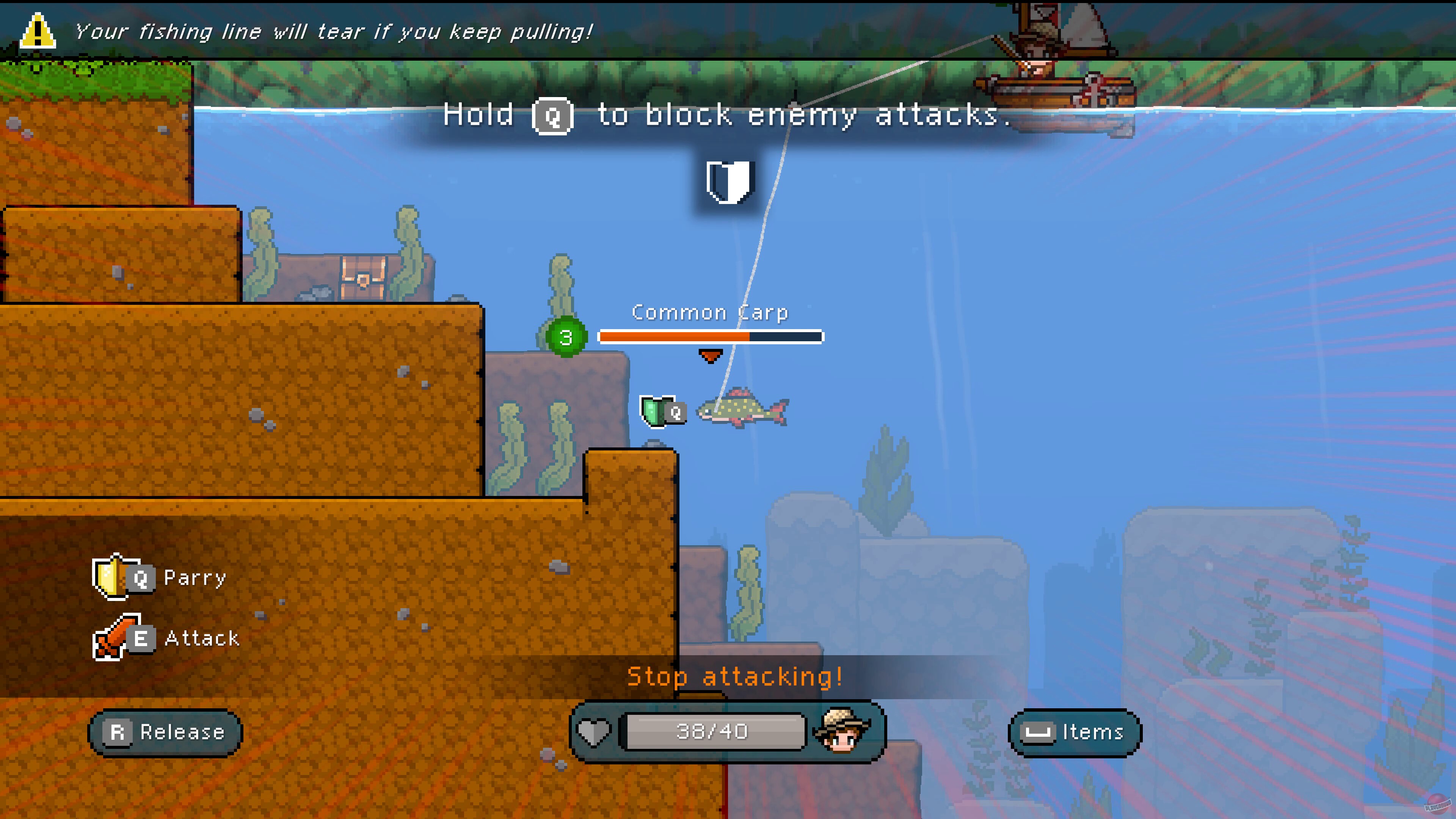Click the red arrow marker above the carp
The image size is (1456, 819).
pos(711,357)
